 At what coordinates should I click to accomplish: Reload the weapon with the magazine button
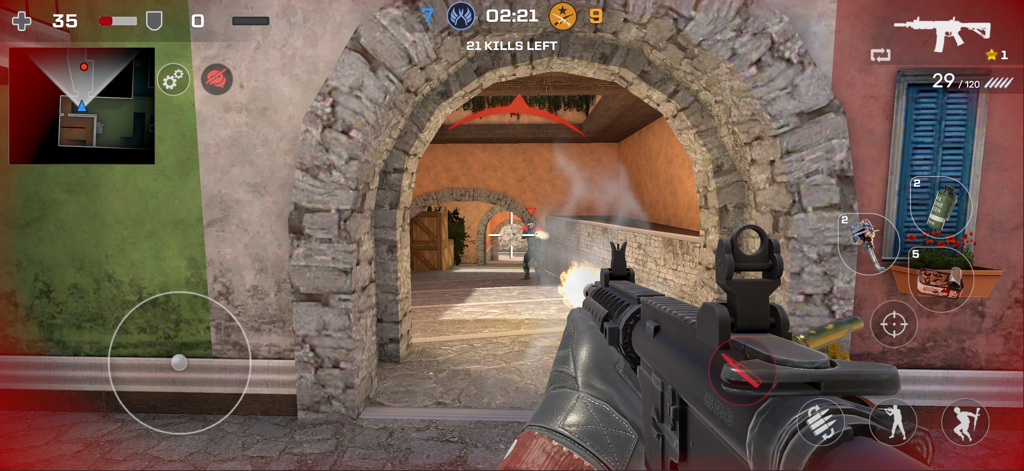(x=820, y=421)
